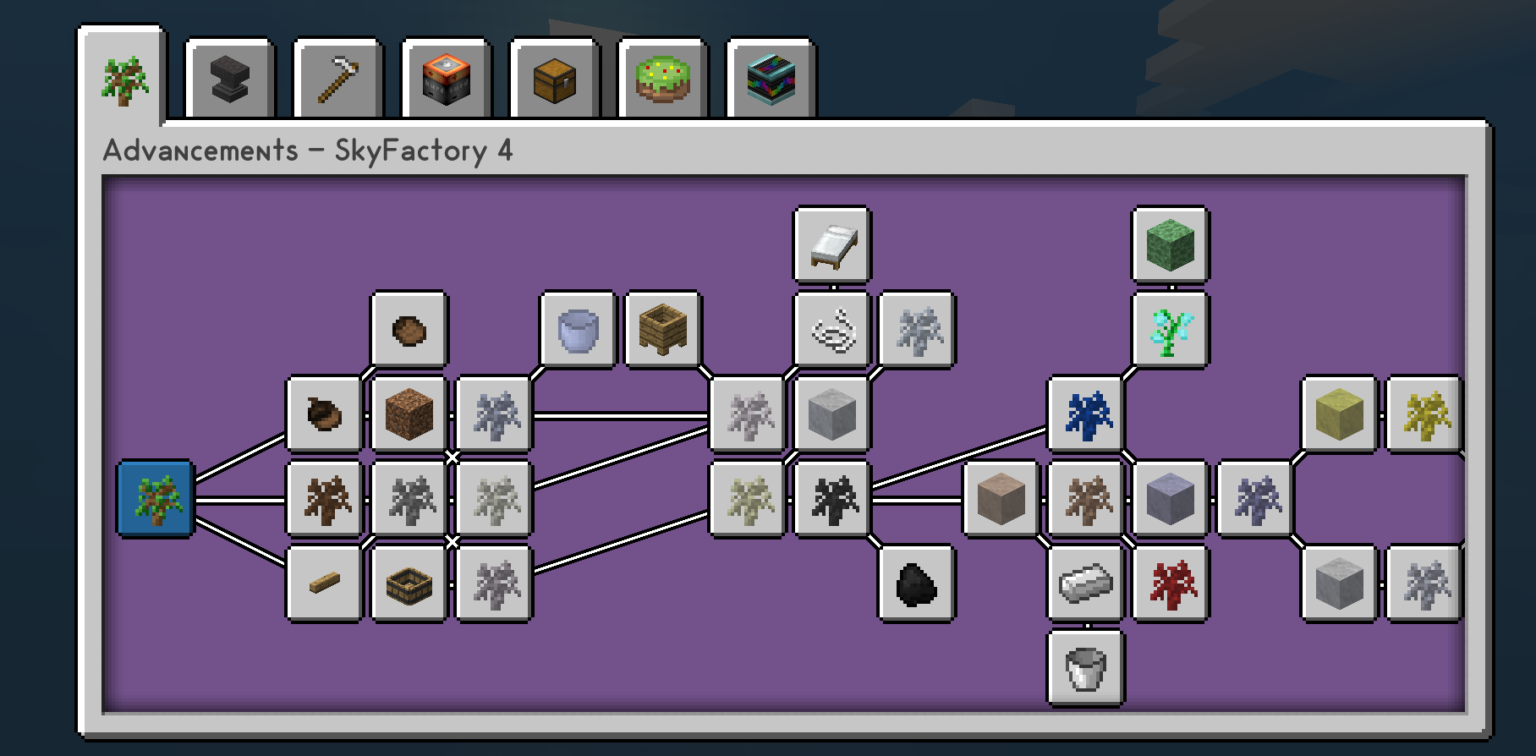
Task: Open the empty bucket advancement at the bottom
Action: pos(1086,669)
